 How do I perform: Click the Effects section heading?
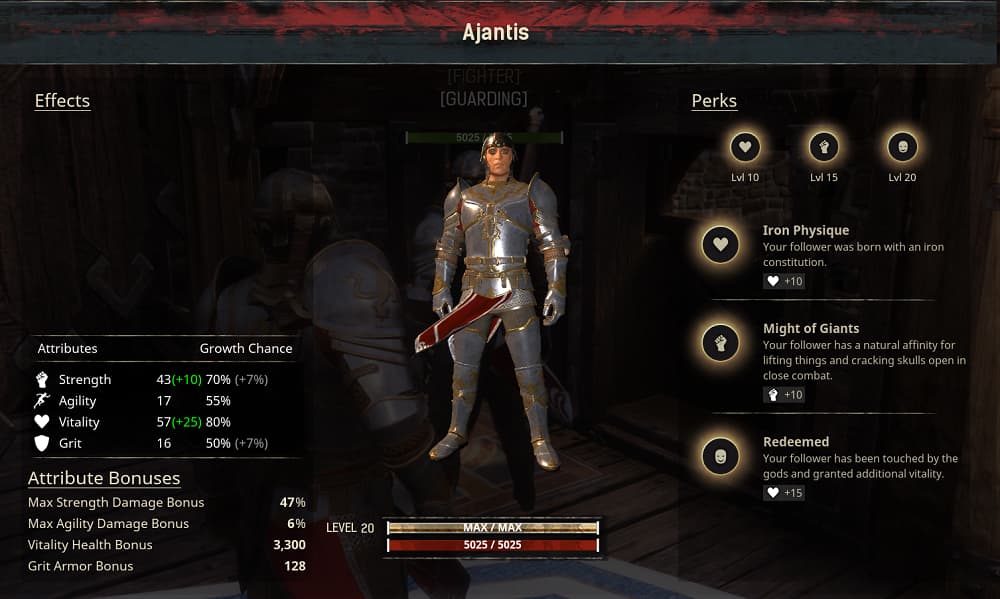pyautogui.click(x=62, y=101)
